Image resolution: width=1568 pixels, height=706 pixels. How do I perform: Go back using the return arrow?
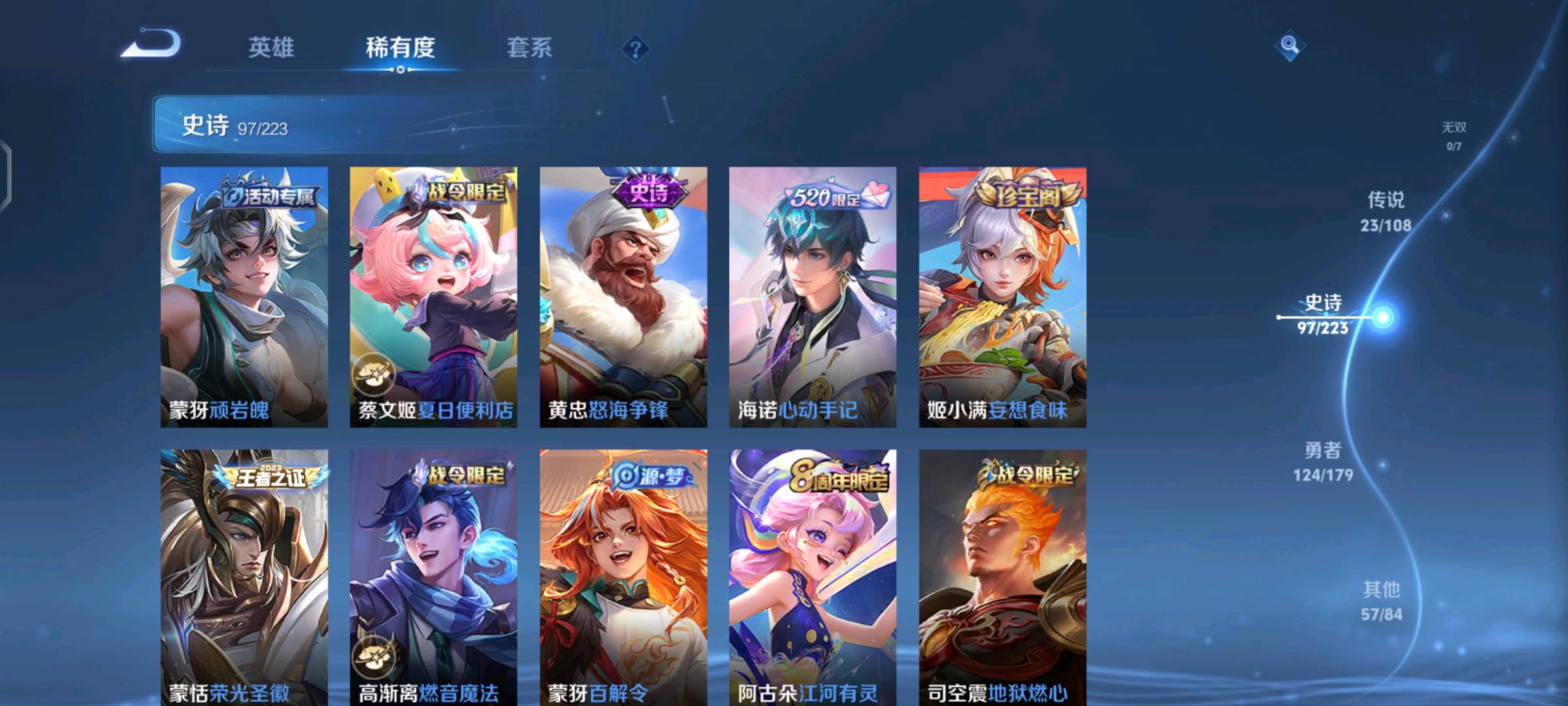(152, 44)
